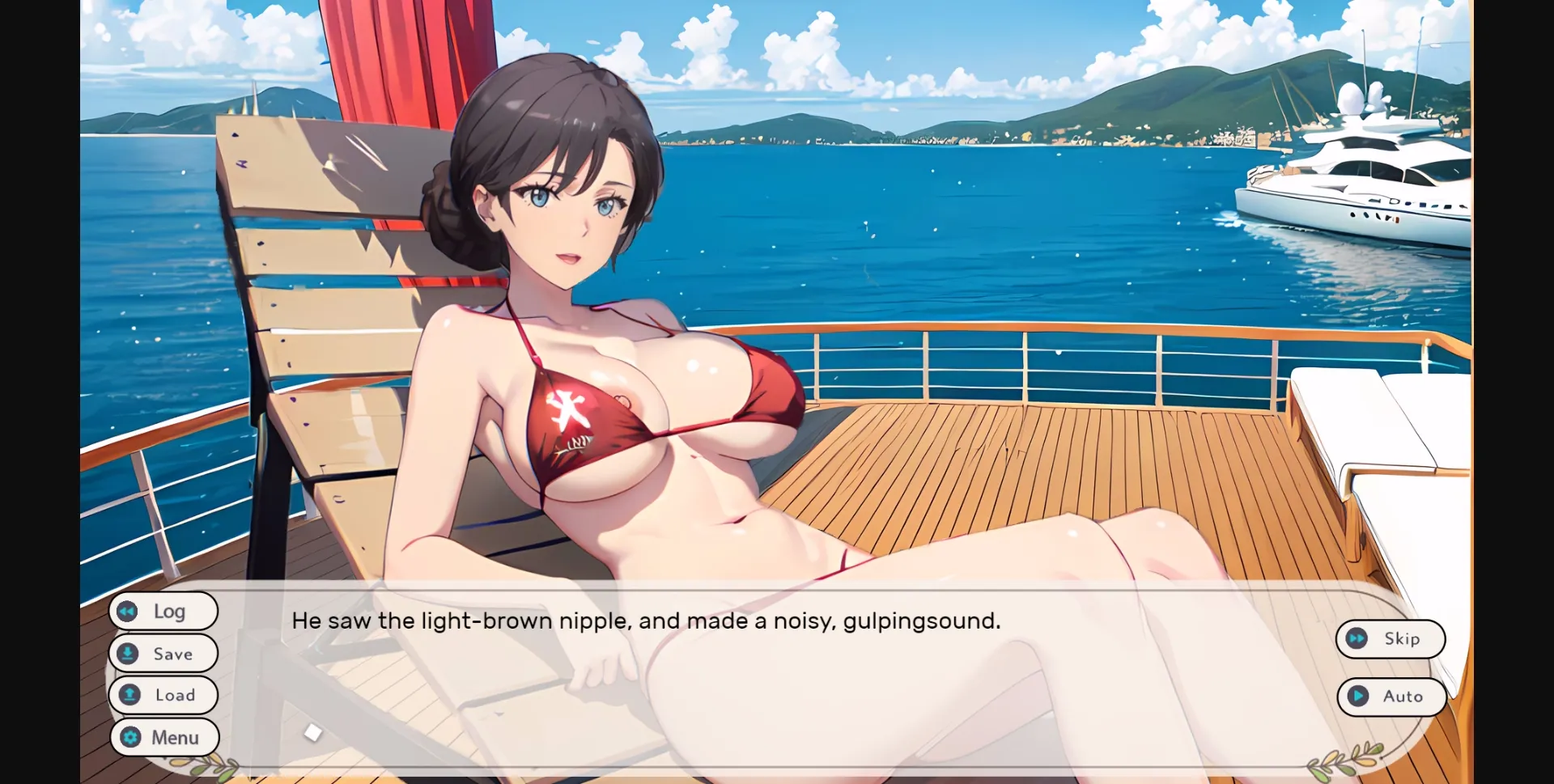The width and height of the screenshot is (1554, 784).
Task: Click the download-arrow icon on the Save button
Action: coord(128,653)
